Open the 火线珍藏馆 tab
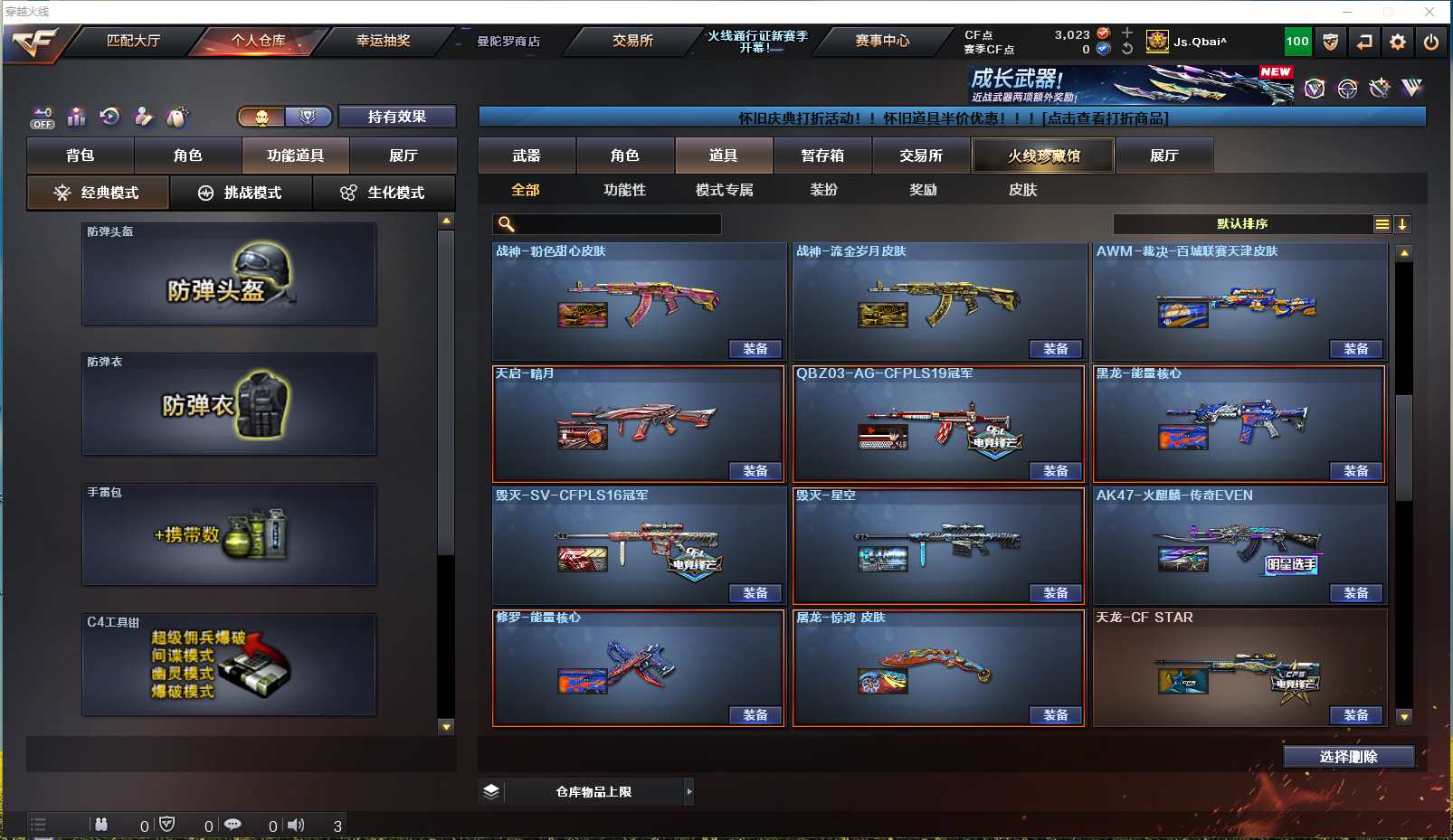Screen dimensions: 1453x840 pos(1043,156)
